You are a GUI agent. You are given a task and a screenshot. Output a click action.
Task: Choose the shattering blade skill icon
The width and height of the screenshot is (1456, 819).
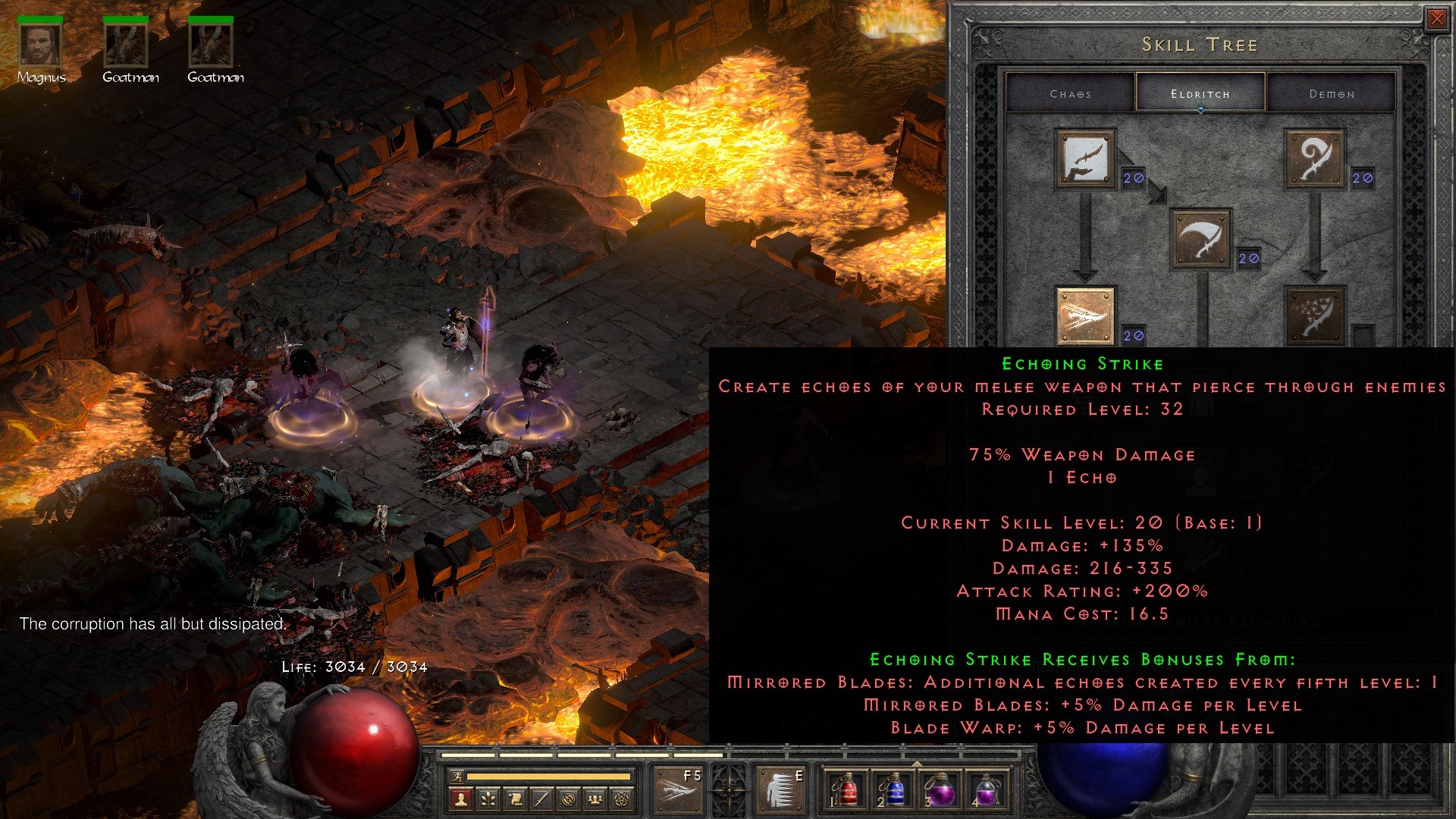click(1314, 316)
